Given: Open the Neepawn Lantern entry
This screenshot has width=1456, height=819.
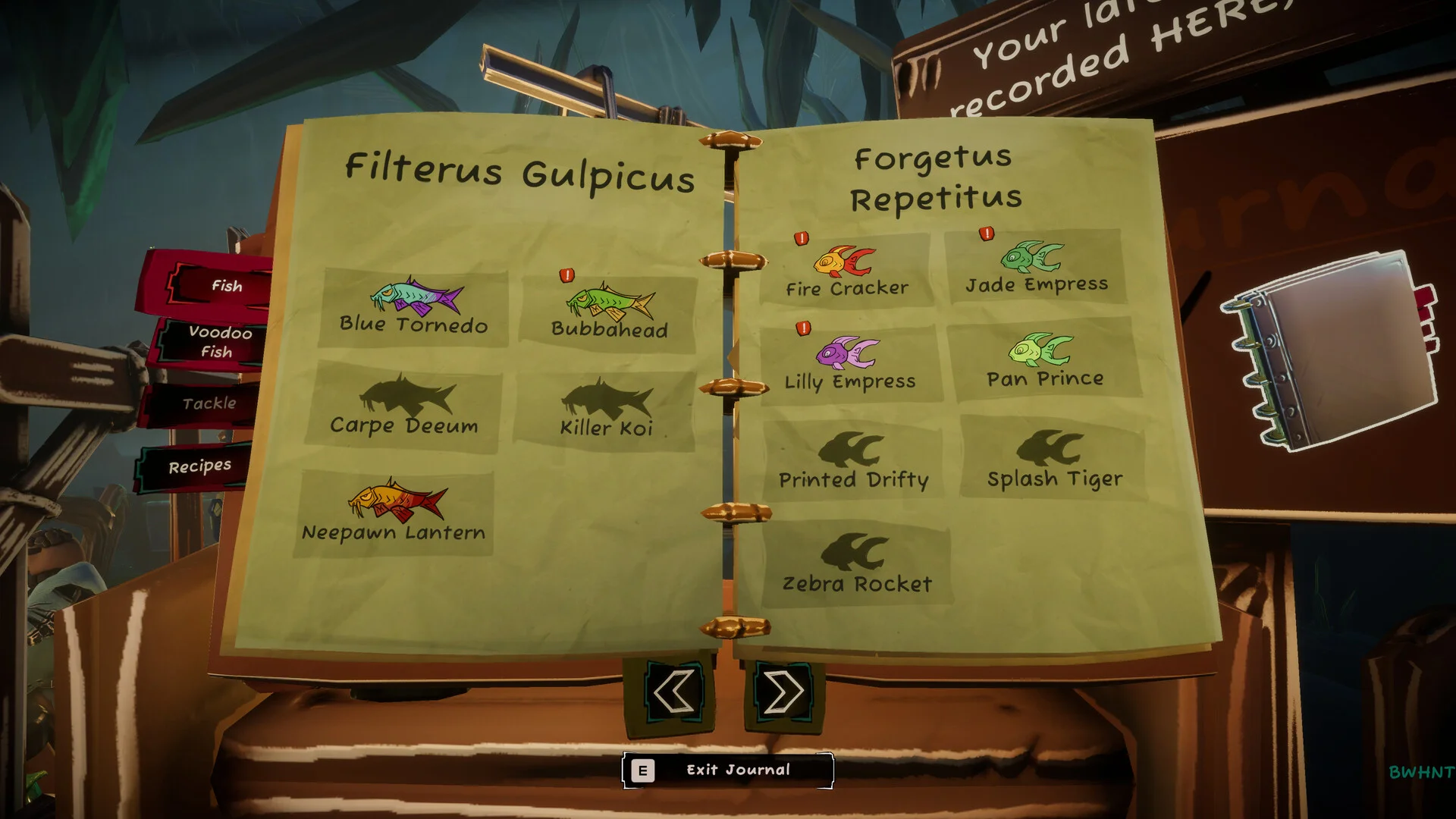Looking at the screenshot, I should (x=394, y=512).
